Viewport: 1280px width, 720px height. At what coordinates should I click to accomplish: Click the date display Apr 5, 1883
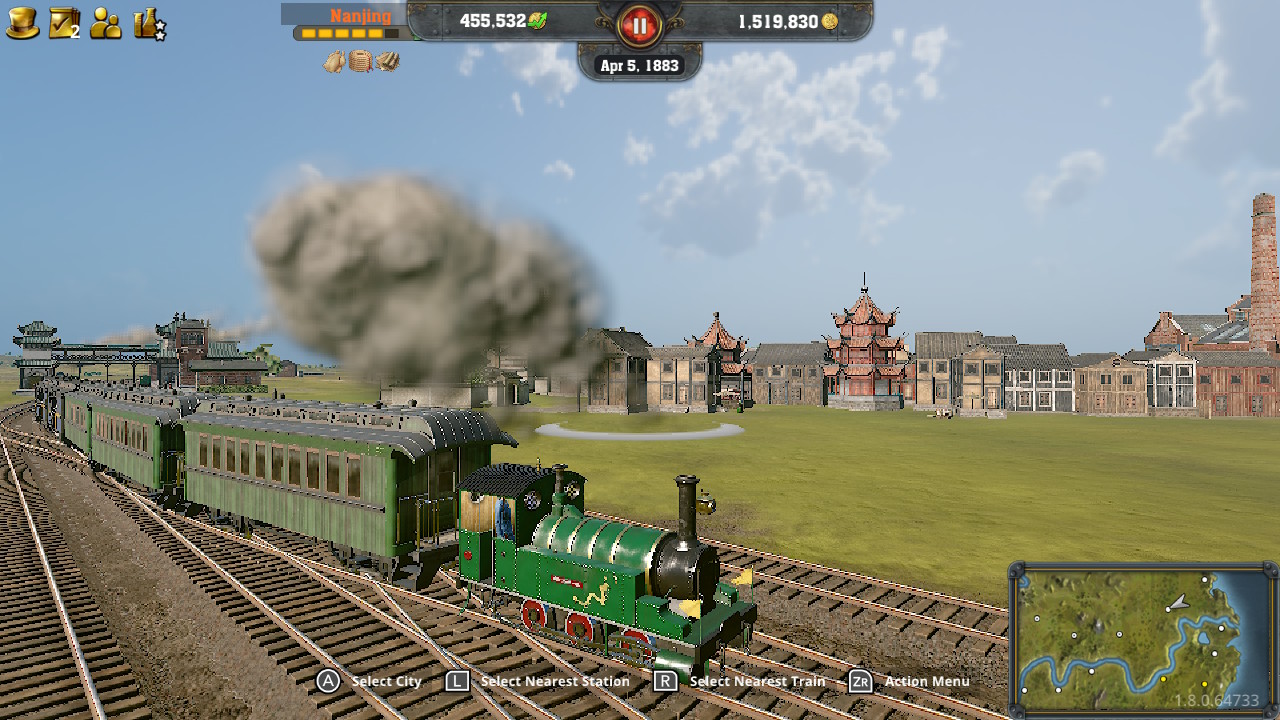click(638, 64)
